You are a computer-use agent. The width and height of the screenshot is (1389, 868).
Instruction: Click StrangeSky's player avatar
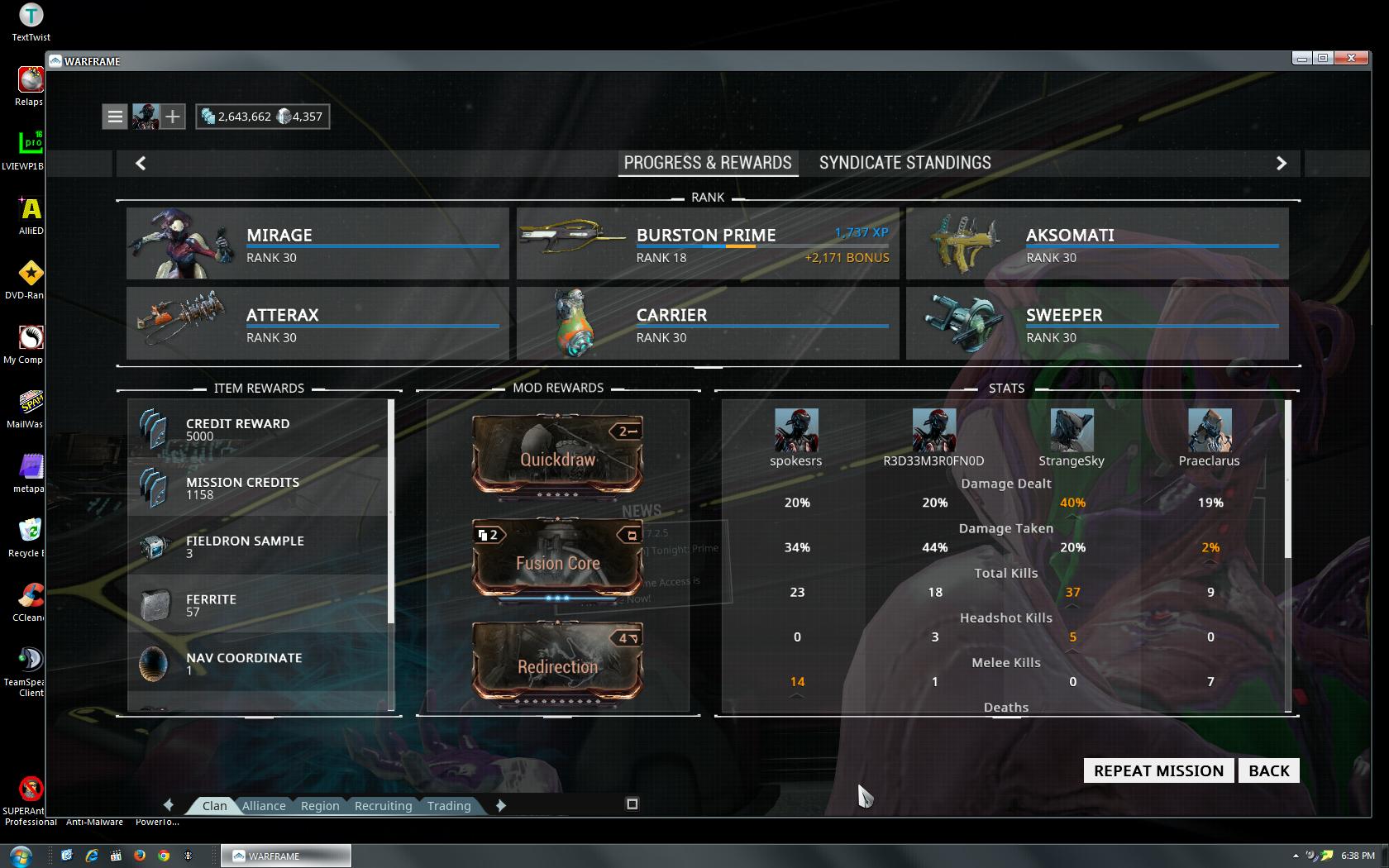1072,430
